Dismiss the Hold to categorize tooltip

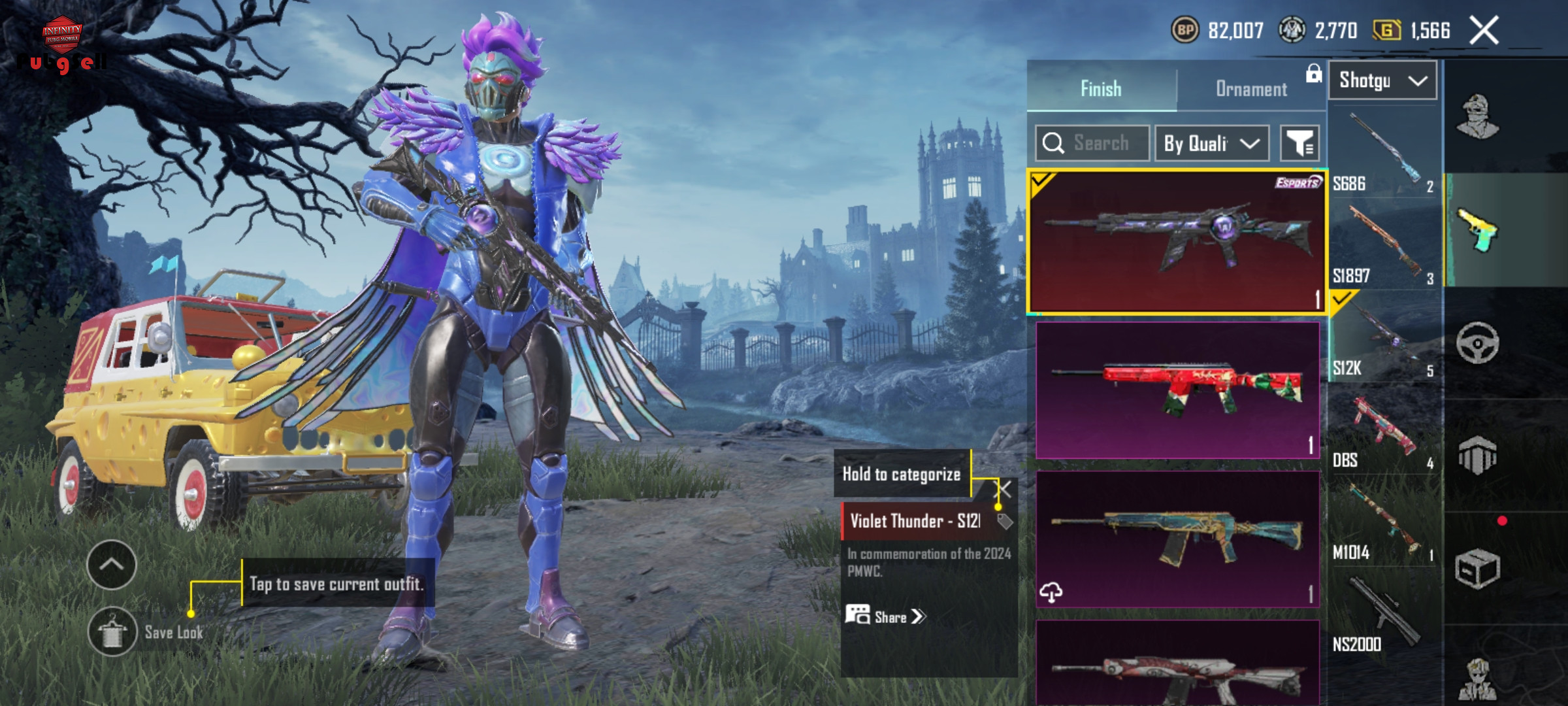click(x=1005, y=489)
